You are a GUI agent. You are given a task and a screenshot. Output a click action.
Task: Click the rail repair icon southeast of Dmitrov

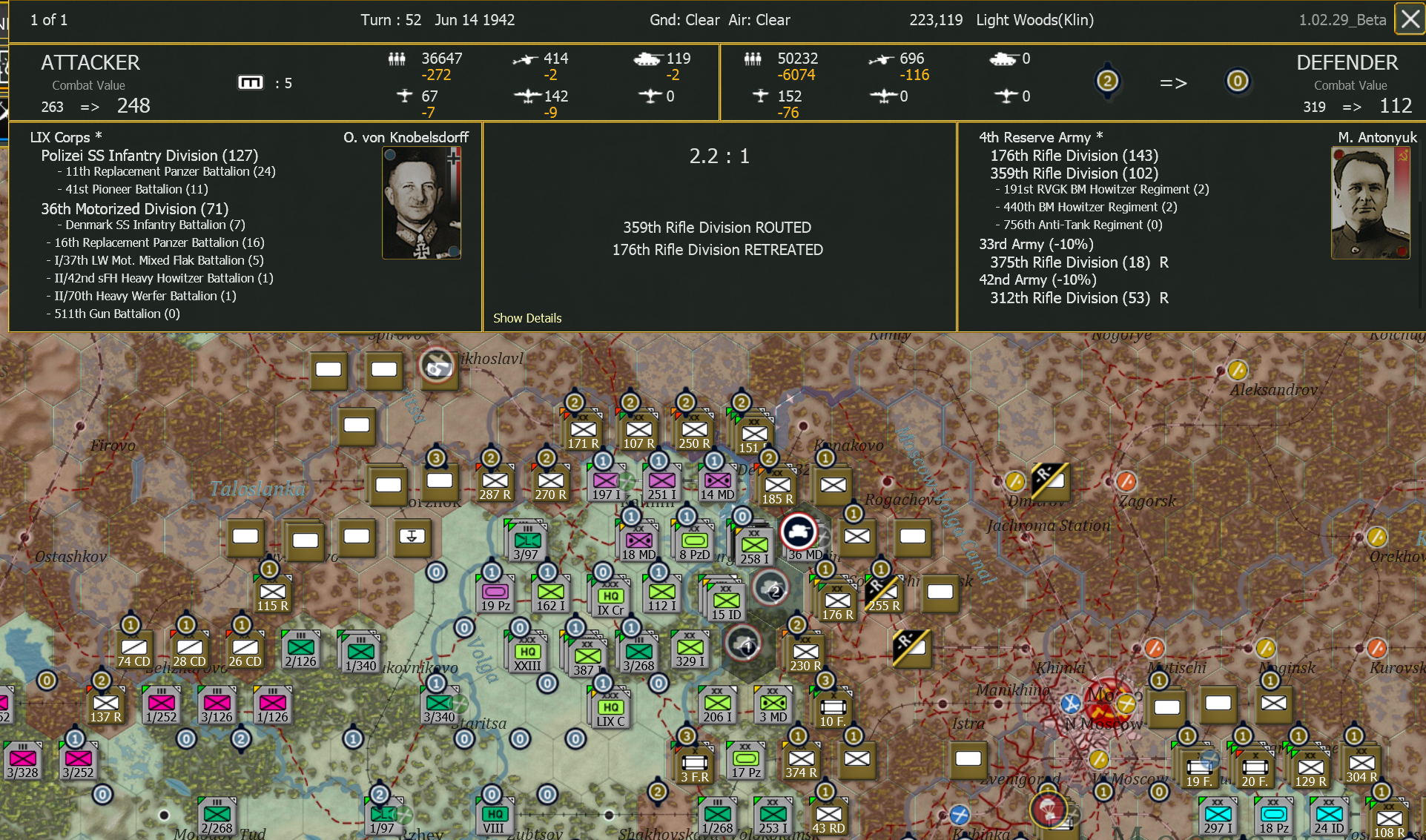point(1050,482)
